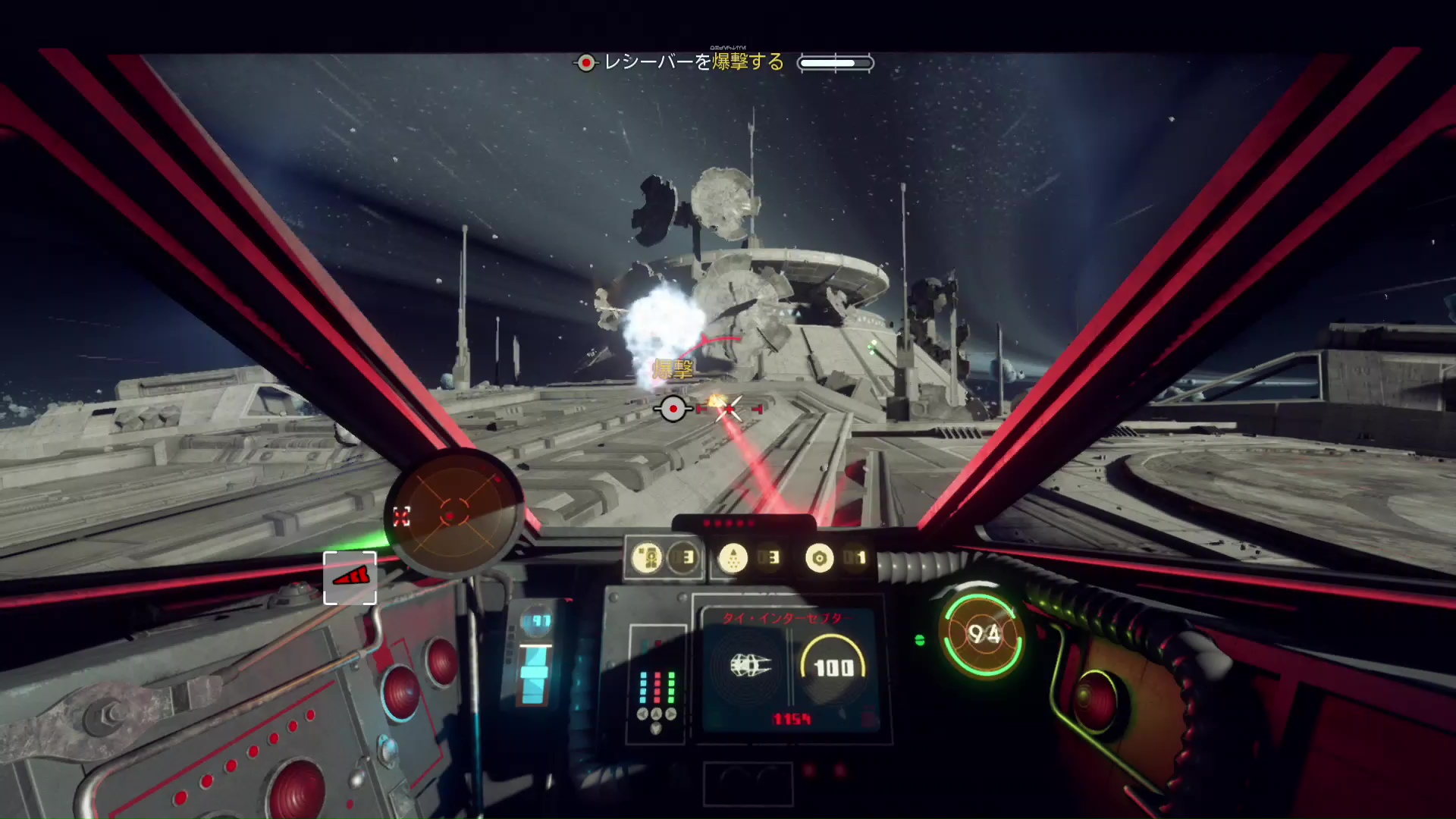Open the circular cockpit radar scope
1456x819 pixels.
coord(455,511)
